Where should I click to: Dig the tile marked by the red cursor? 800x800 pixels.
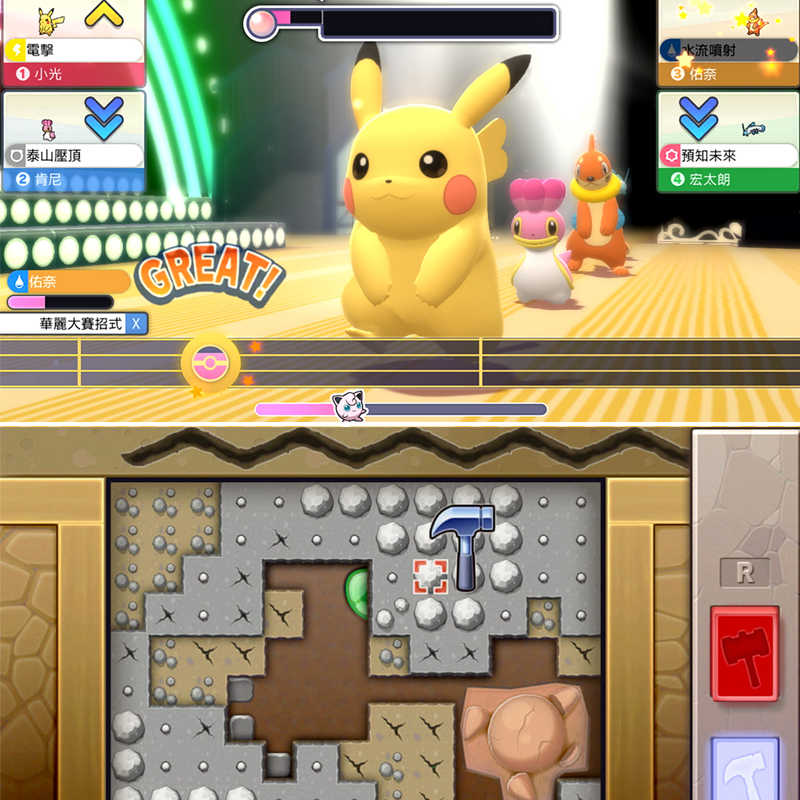(430, 575)
